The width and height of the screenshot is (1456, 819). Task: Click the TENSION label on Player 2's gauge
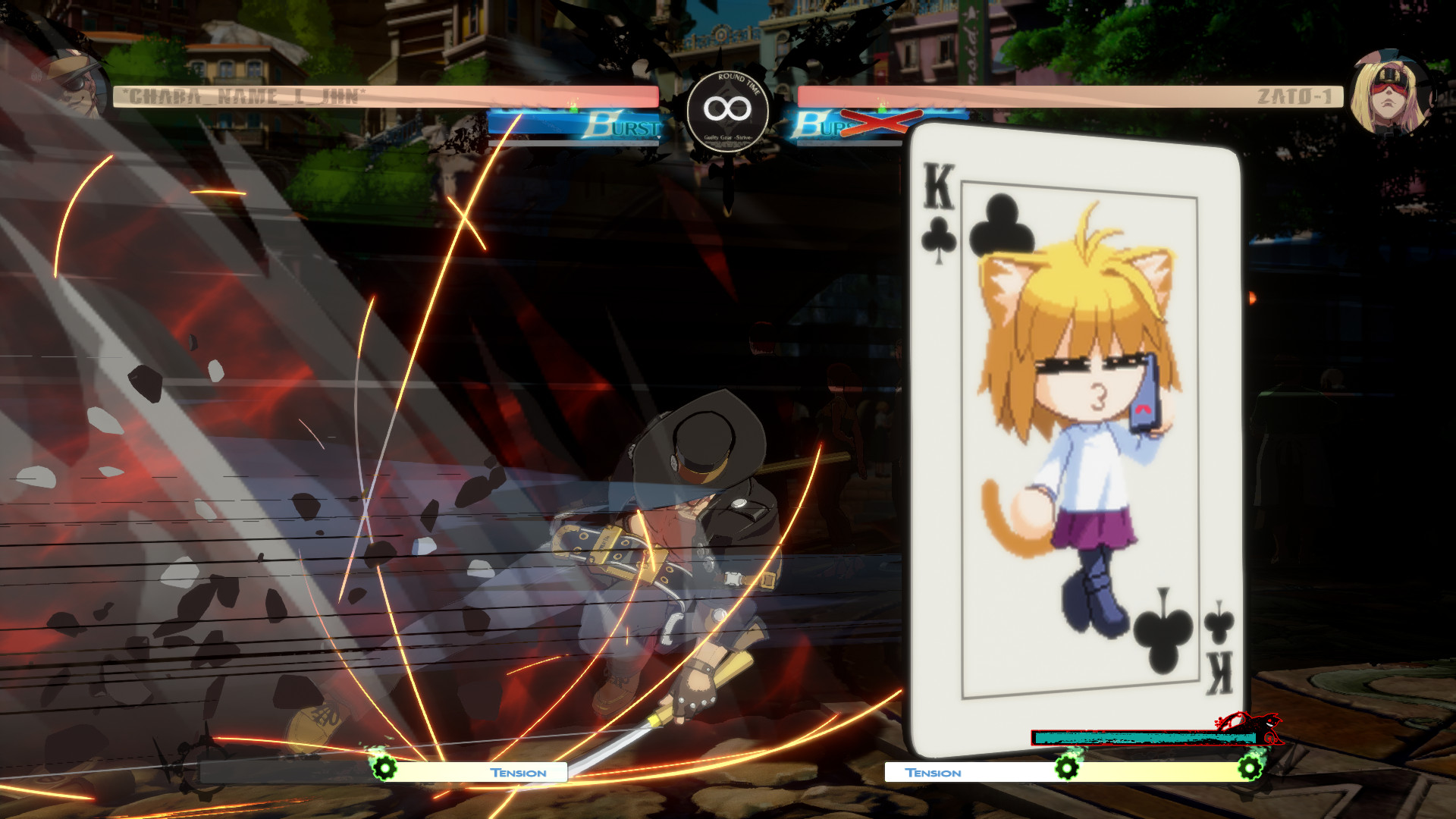(x=933, y=773)
